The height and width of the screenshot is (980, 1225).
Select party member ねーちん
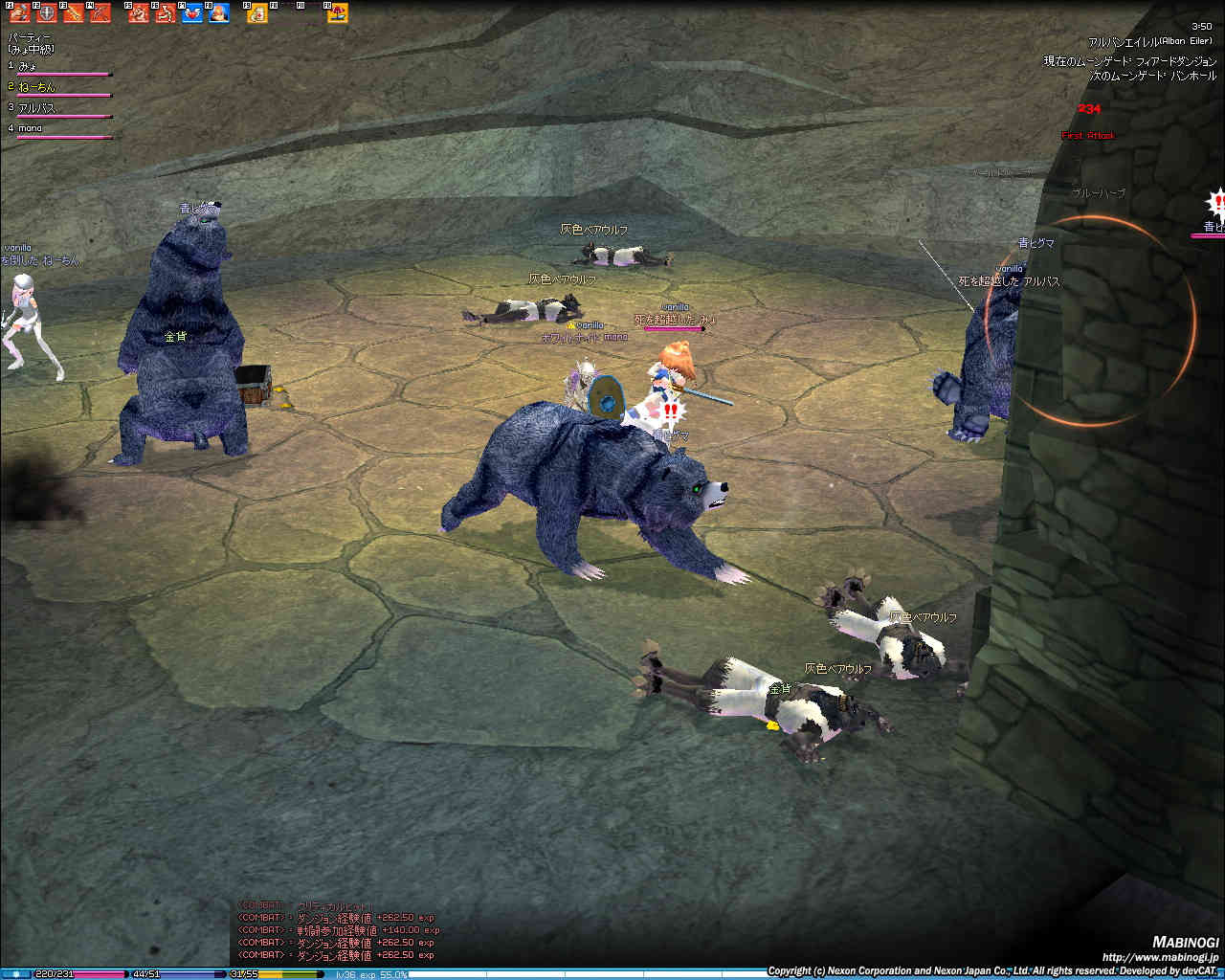click(36, 87)
